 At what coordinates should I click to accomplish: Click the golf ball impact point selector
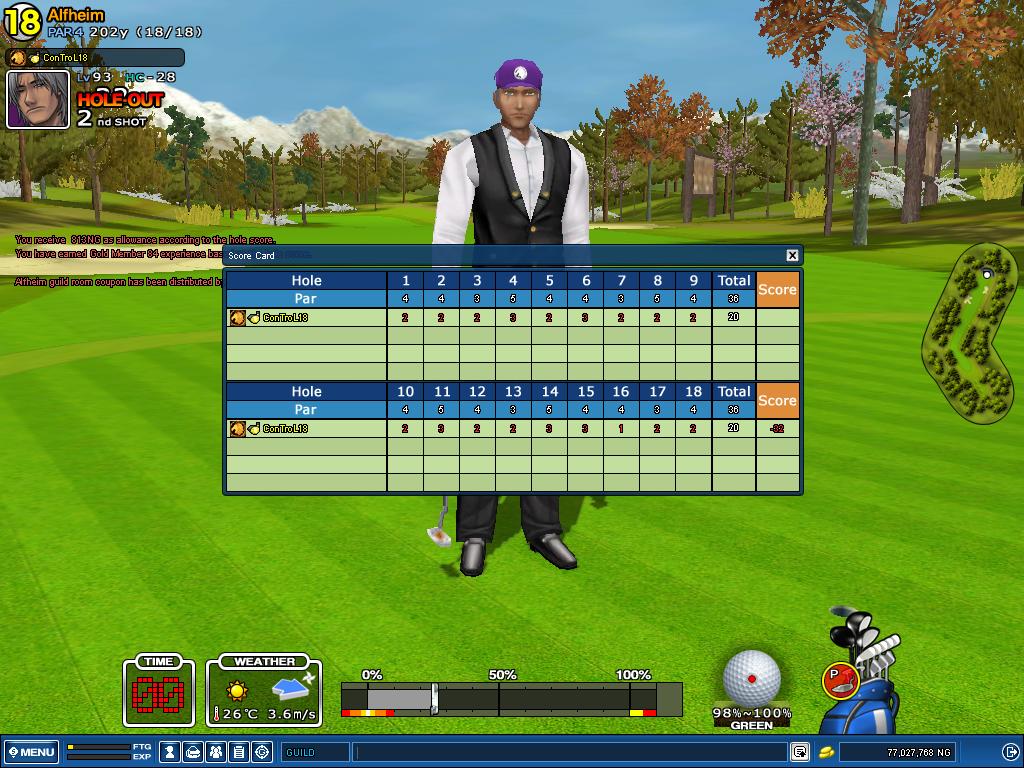[x=752, y=678]
